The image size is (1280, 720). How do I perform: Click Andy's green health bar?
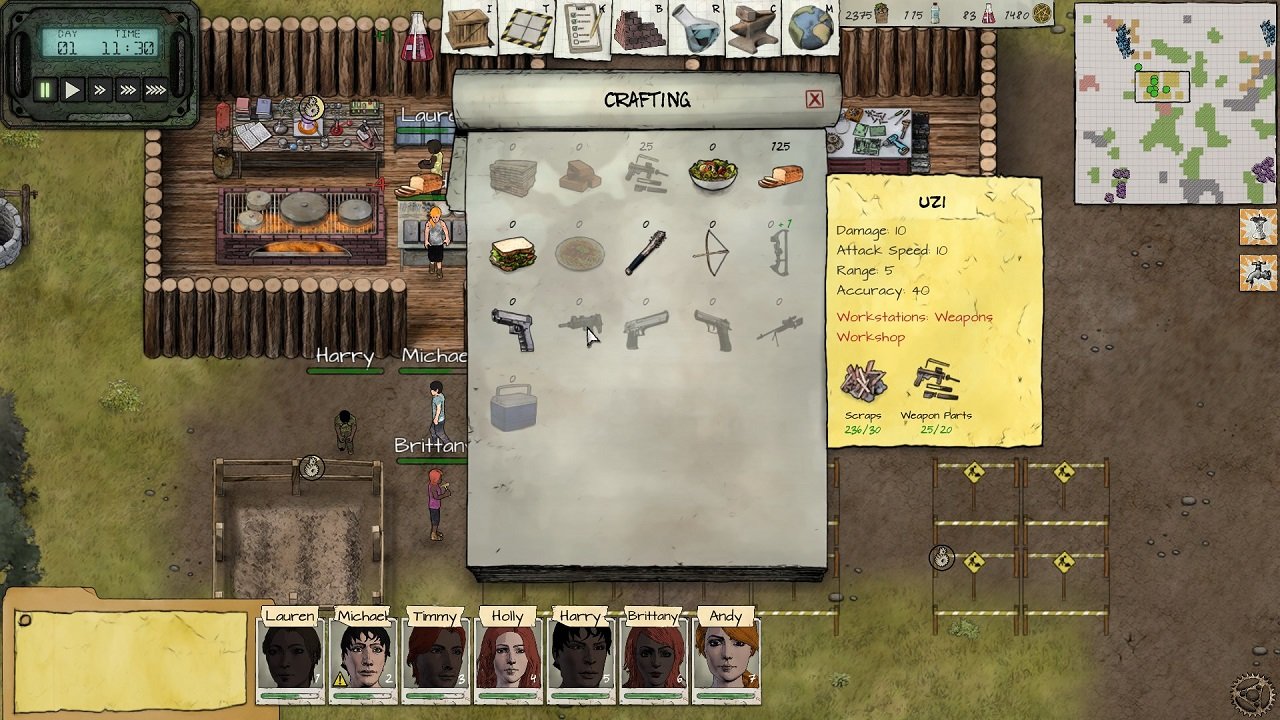[727, 696]
